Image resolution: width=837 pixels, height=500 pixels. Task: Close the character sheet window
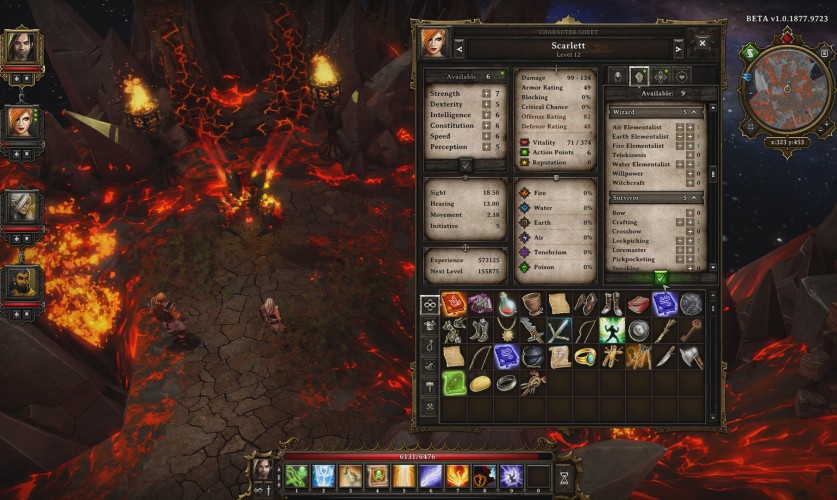702,44
